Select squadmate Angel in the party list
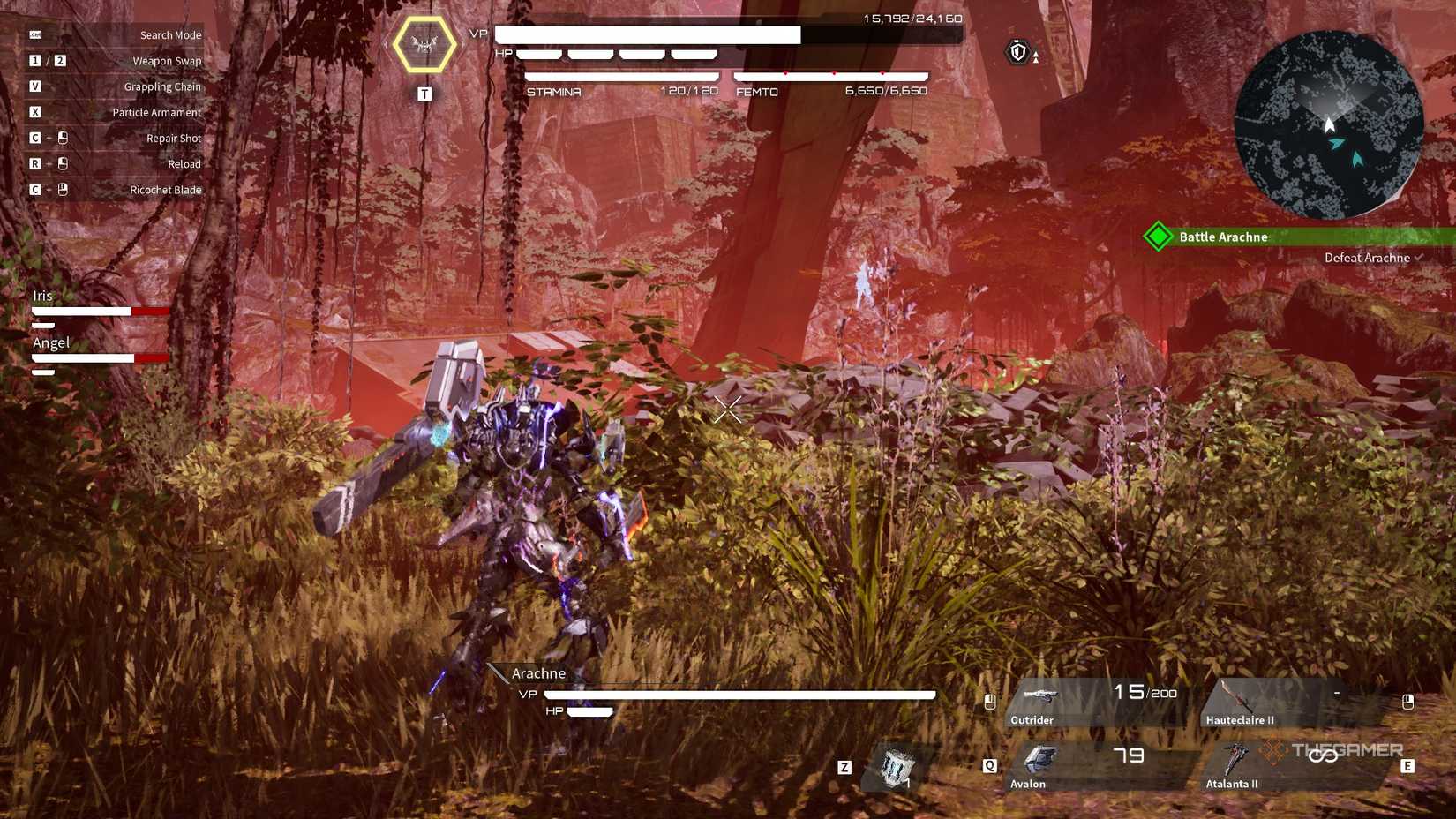This screenshot has height=819, width=1456. tap(51, 343)
